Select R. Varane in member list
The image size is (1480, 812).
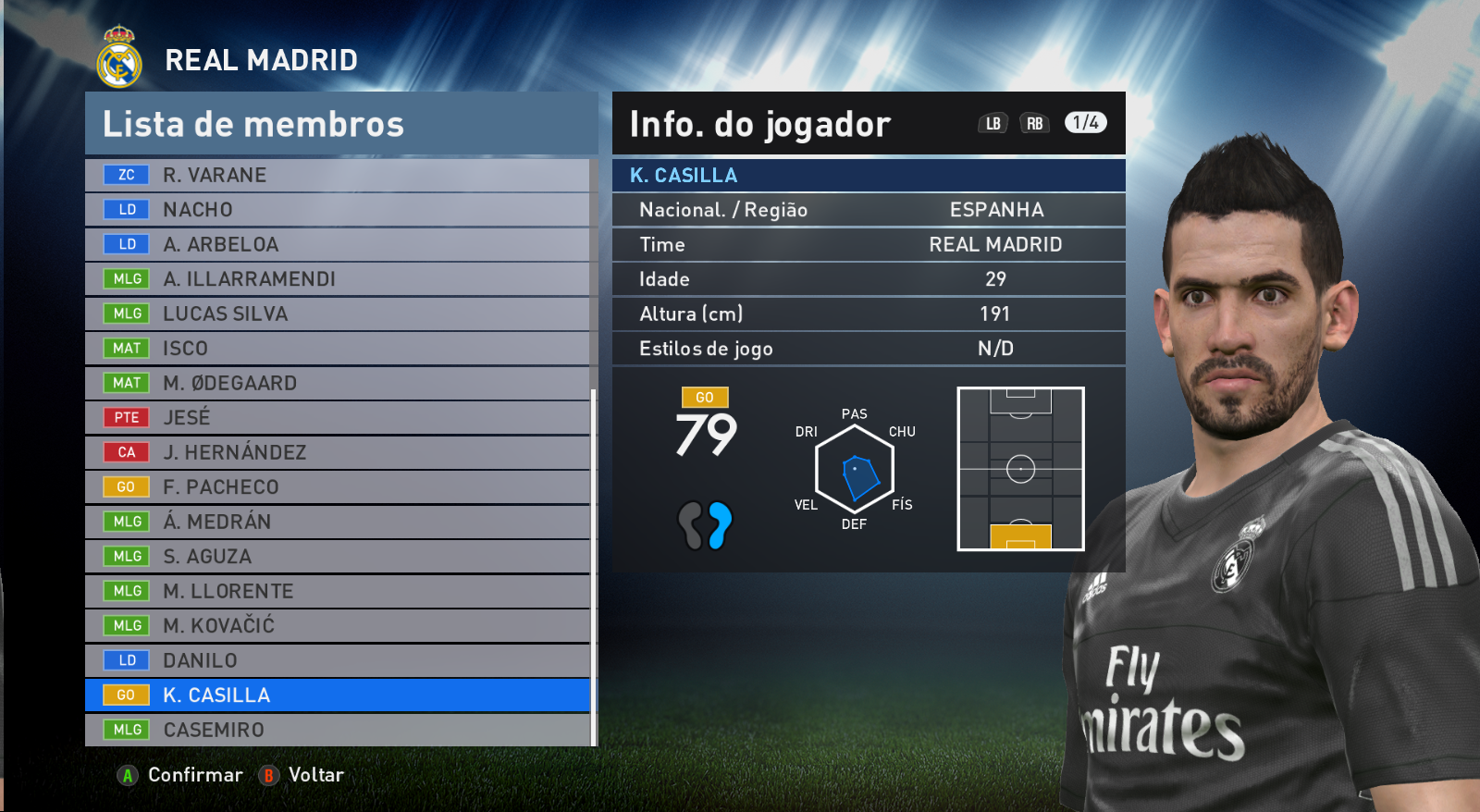pyautogui.click(x=338, y=175)
